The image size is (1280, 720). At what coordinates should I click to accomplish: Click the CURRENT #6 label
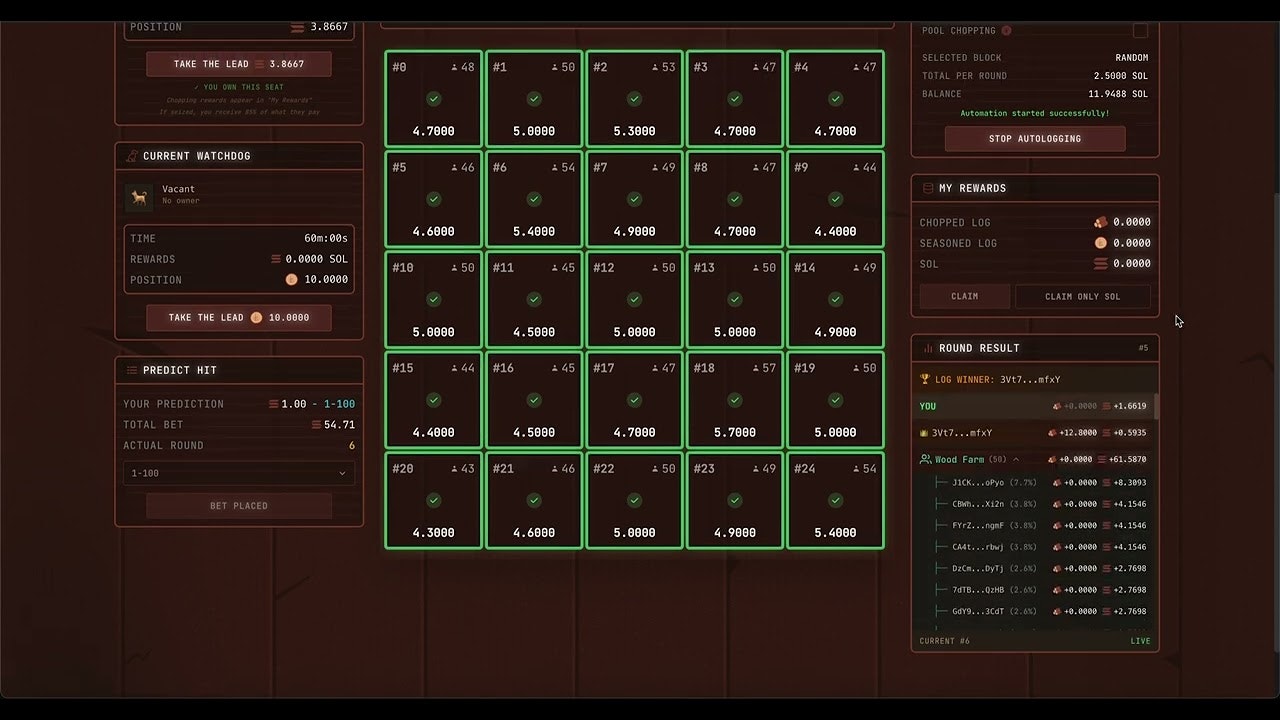click(x=944, y=641)
